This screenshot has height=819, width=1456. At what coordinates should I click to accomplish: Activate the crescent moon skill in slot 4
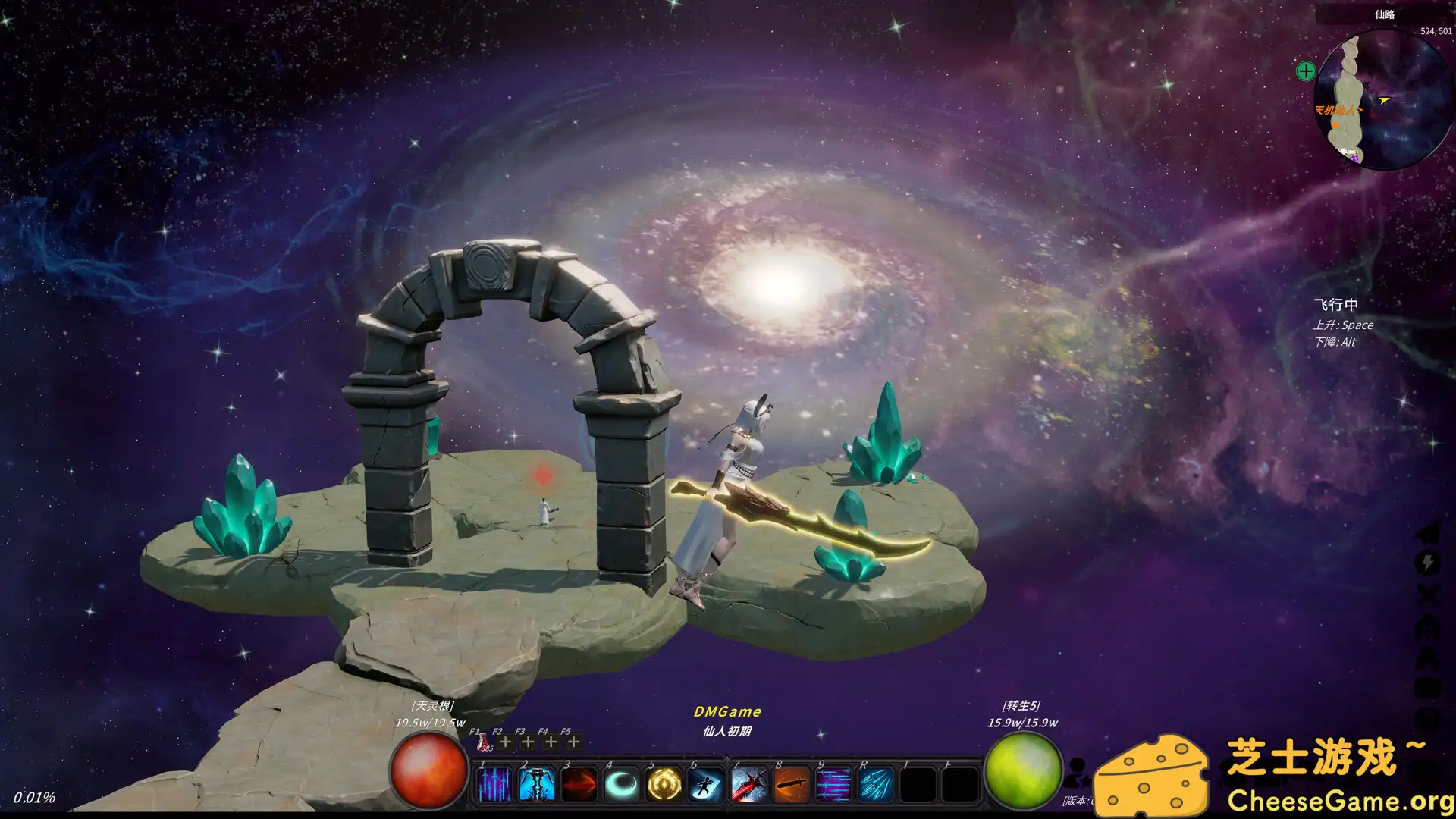(x=620, y=784)
